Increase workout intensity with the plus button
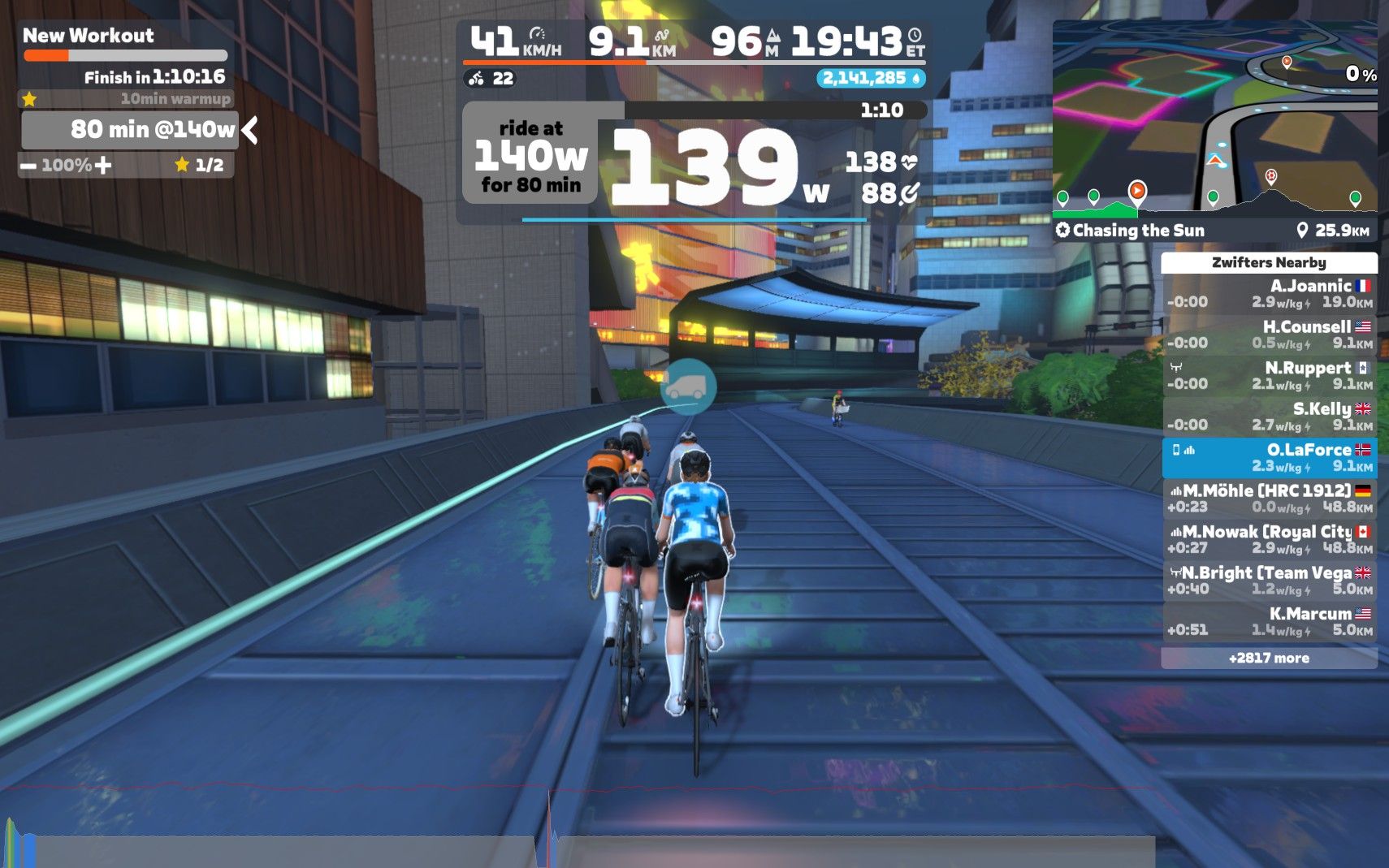The width and height of the screenshot is (1389, 868). click(103, 166)
